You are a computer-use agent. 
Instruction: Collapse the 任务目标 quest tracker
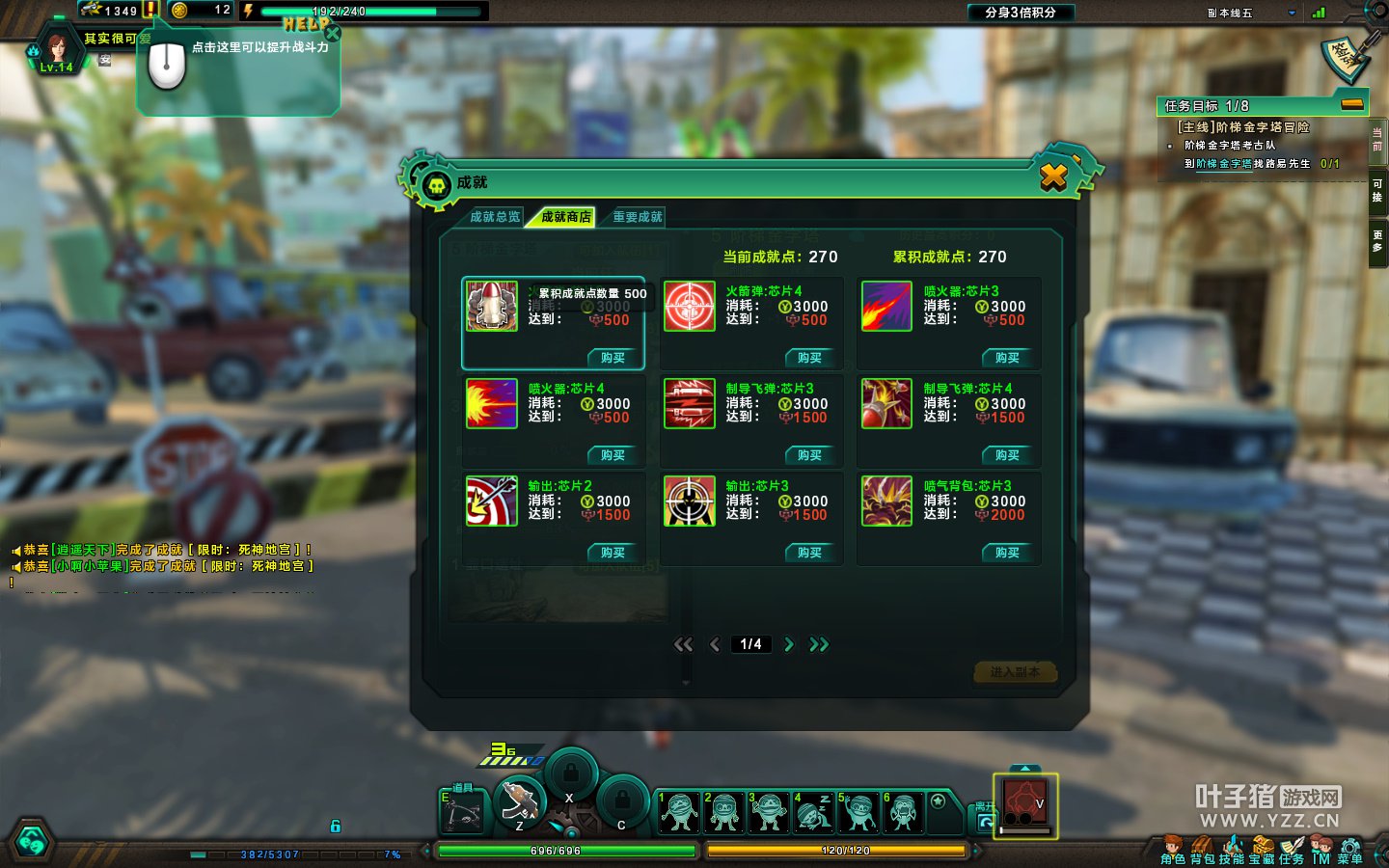[x=1352, y=104]
